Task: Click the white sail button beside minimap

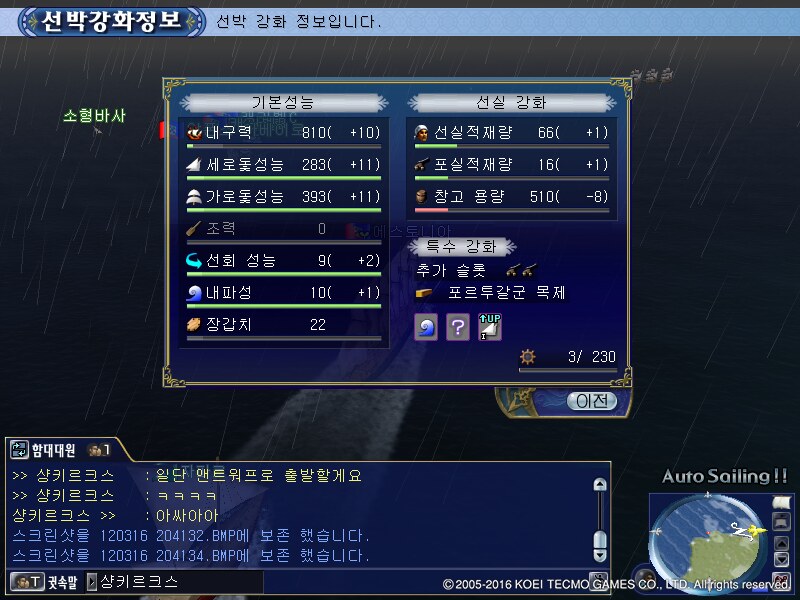Action: [x=781, y=504]
